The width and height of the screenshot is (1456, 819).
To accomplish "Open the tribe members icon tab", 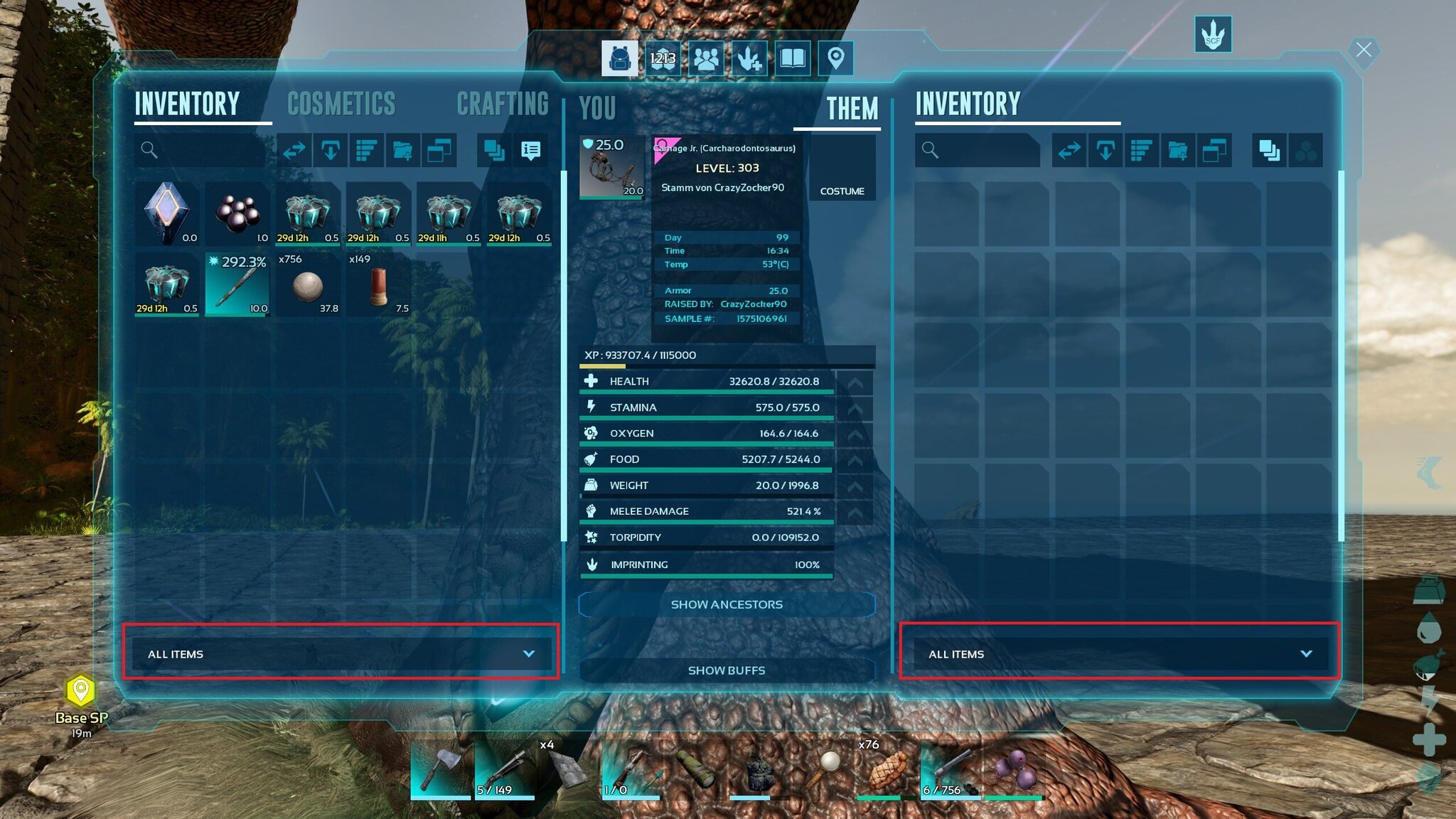I will coord(706,58).
